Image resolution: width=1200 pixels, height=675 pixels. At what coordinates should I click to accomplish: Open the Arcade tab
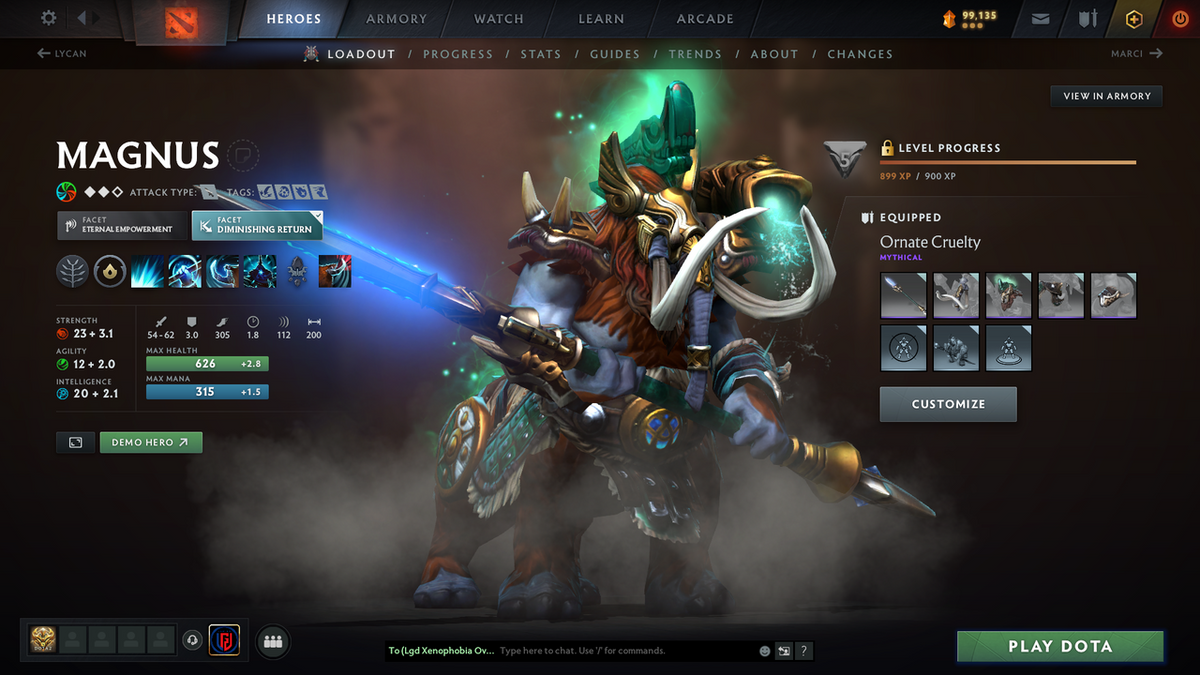(705, 19)
